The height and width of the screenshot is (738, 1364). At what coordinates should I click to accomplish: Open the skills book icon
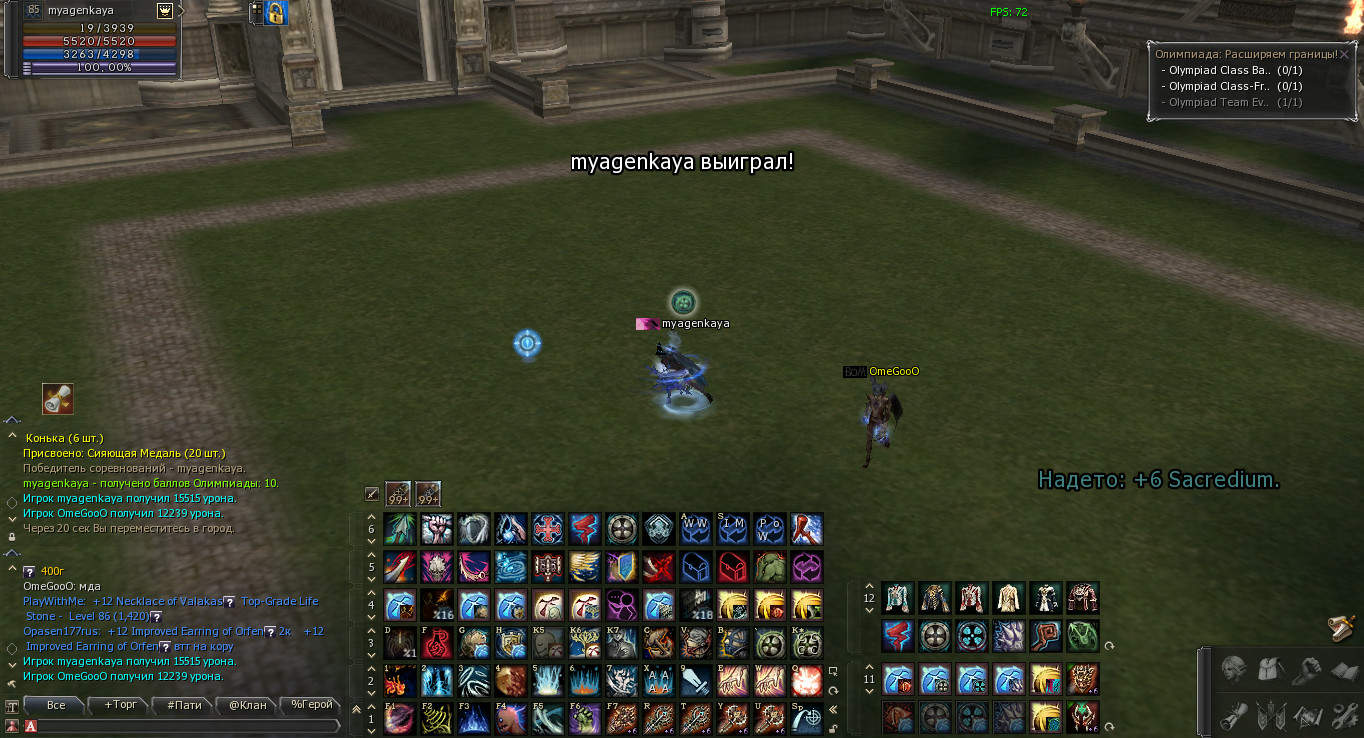tap(1344, 670)
